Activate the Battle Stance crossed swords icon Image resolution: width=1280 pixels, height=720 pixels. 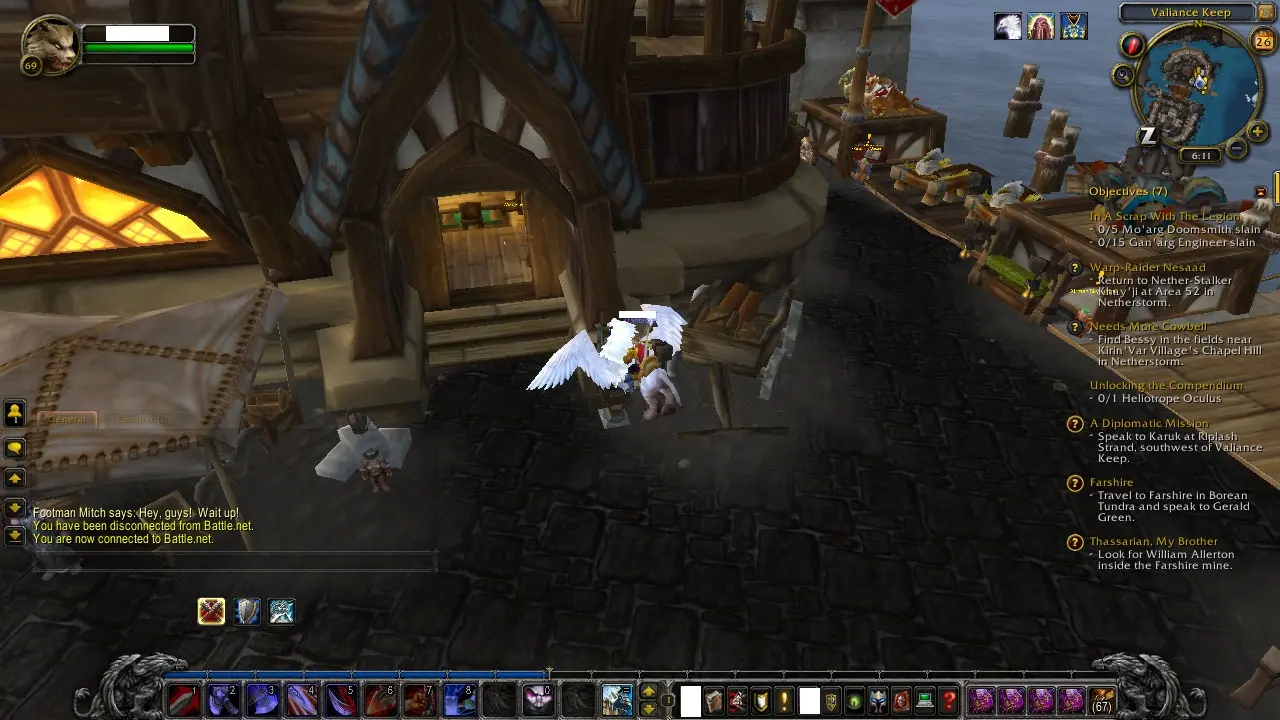click(x=211, y=611)
